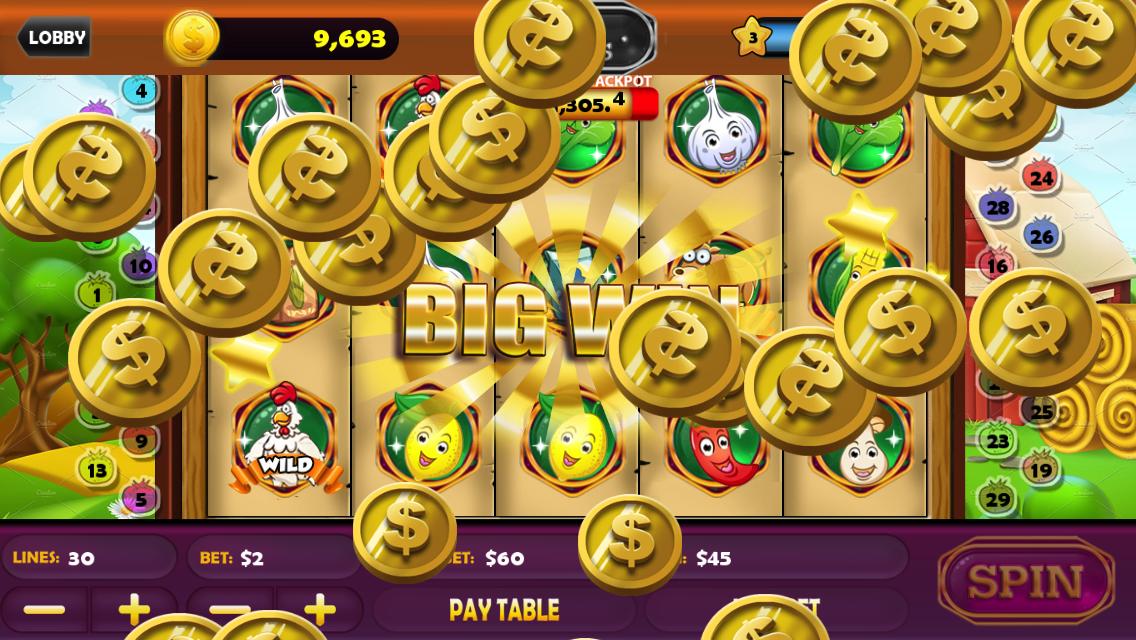Spin the slot reels
This screenshot has height=640, width=1136.
[x=1025, y=581]
